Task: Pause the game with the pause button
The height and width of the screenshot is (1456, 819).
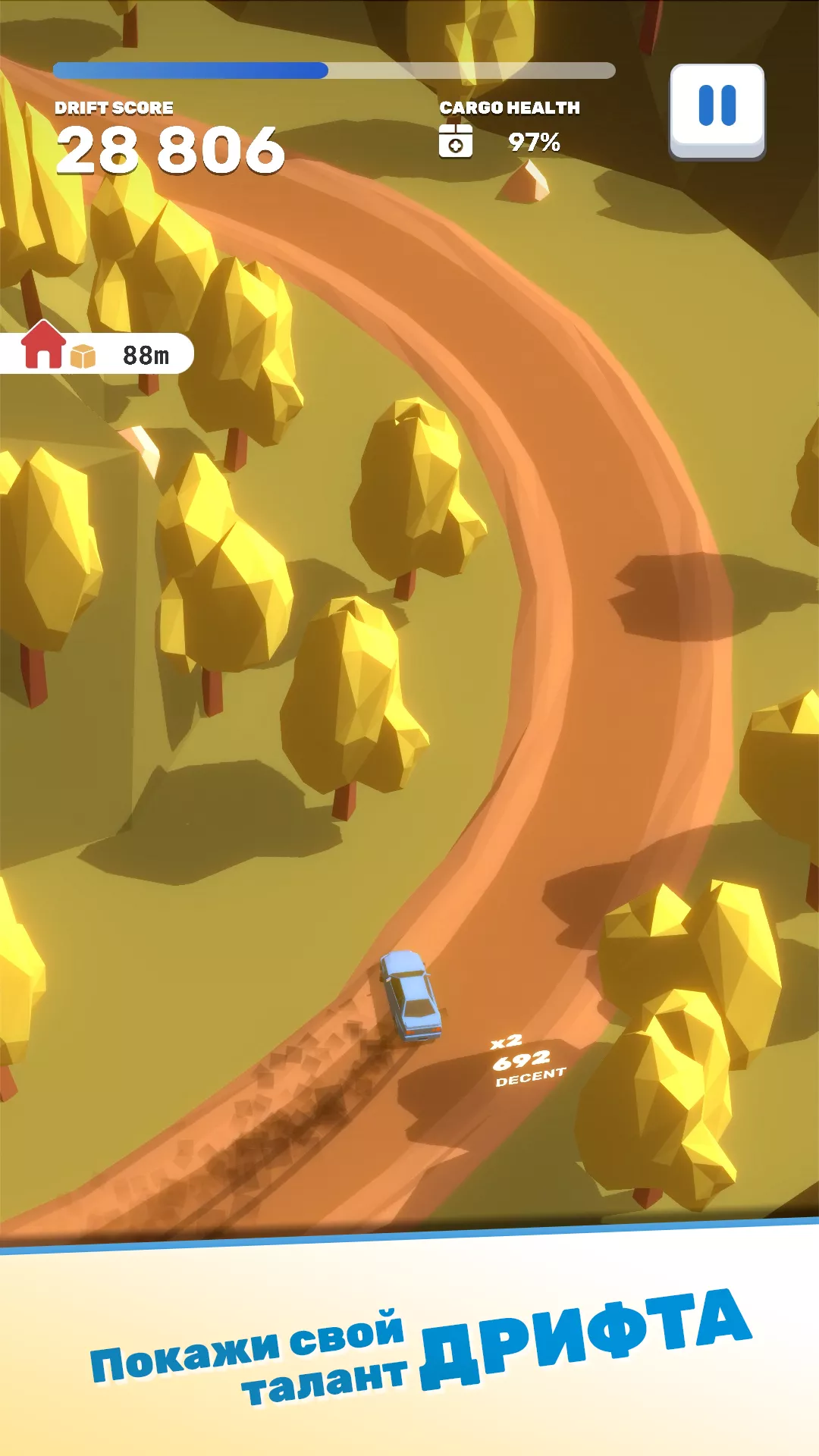Action: pyautogui.click(x=717, y=108)
